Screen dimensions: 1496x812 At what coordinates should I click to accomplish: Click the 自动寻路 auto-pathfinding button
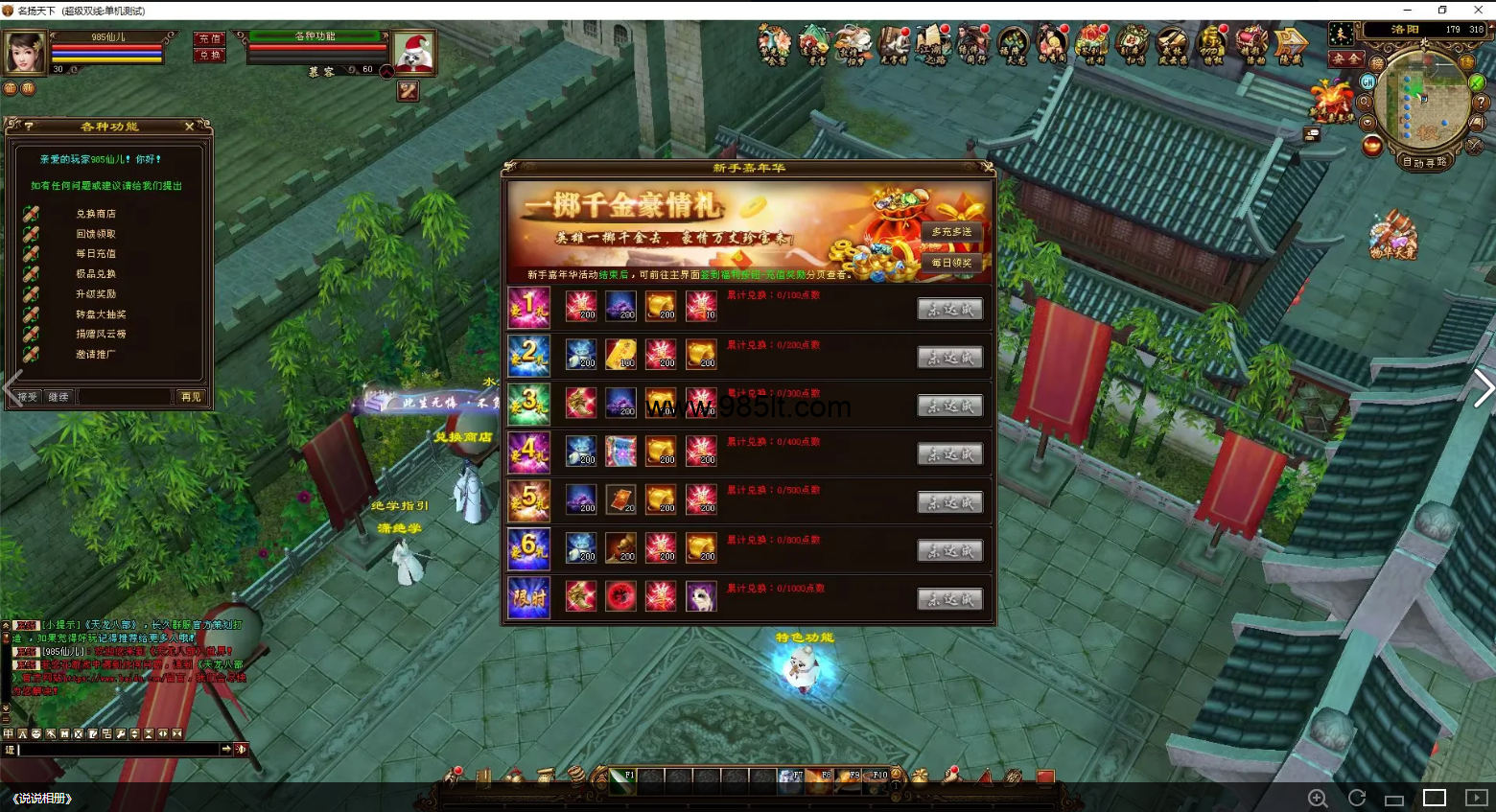coord(1424,162)
